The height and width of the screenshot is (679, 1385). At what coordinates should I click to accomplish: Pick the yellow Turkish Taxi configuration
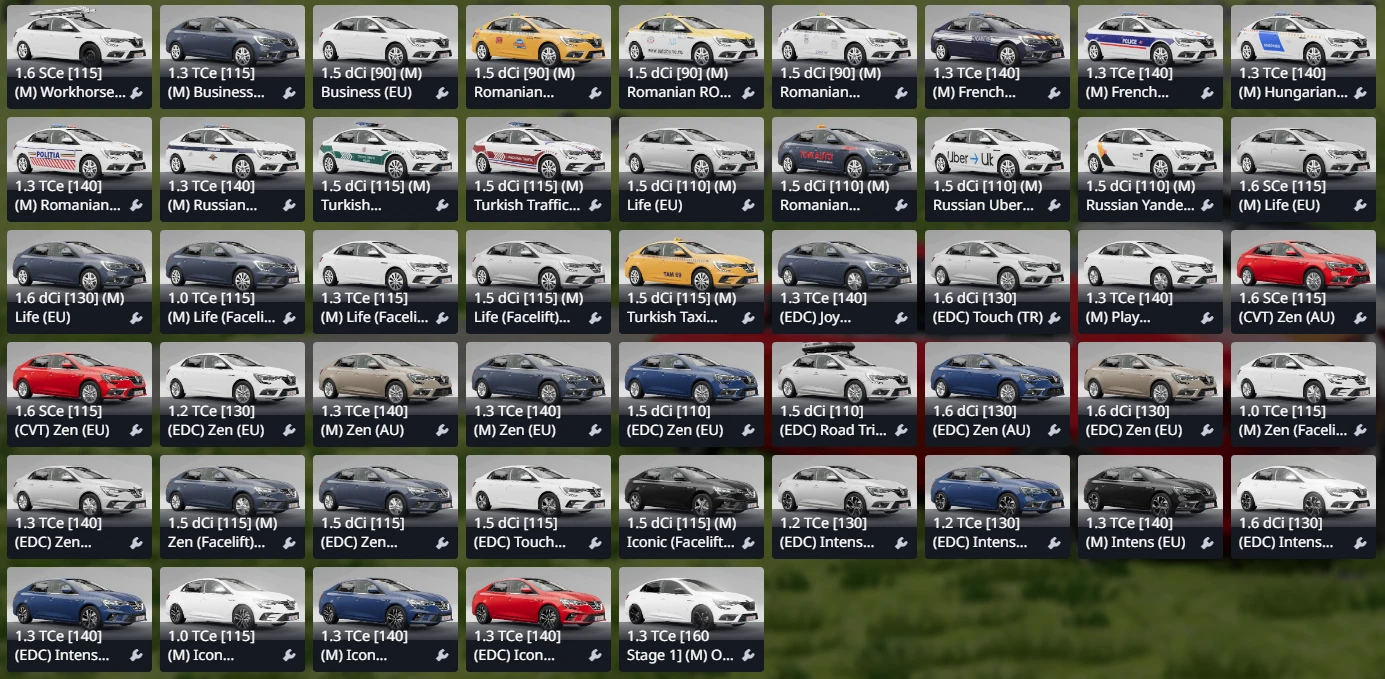tap(691, 281)
